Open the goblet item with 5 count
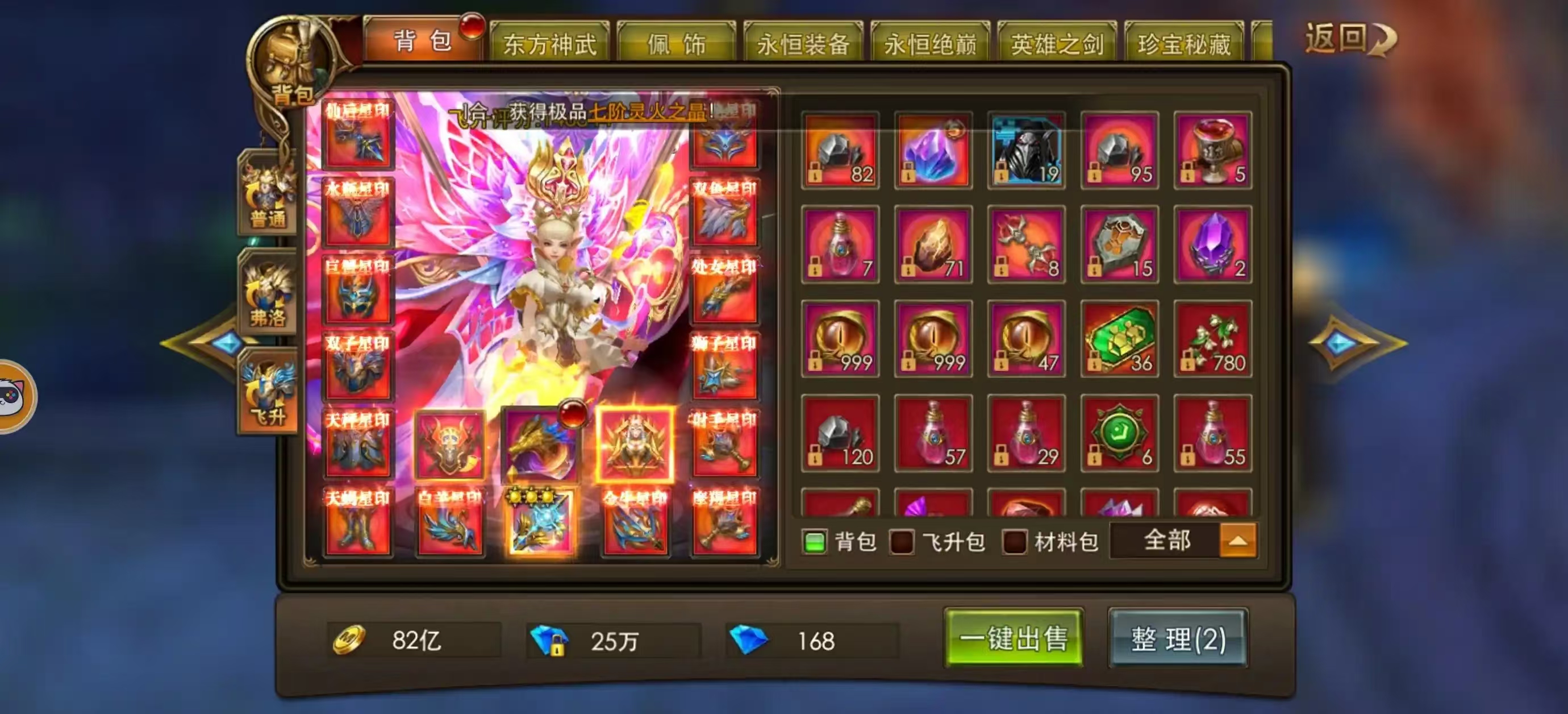 point(1212,152)
